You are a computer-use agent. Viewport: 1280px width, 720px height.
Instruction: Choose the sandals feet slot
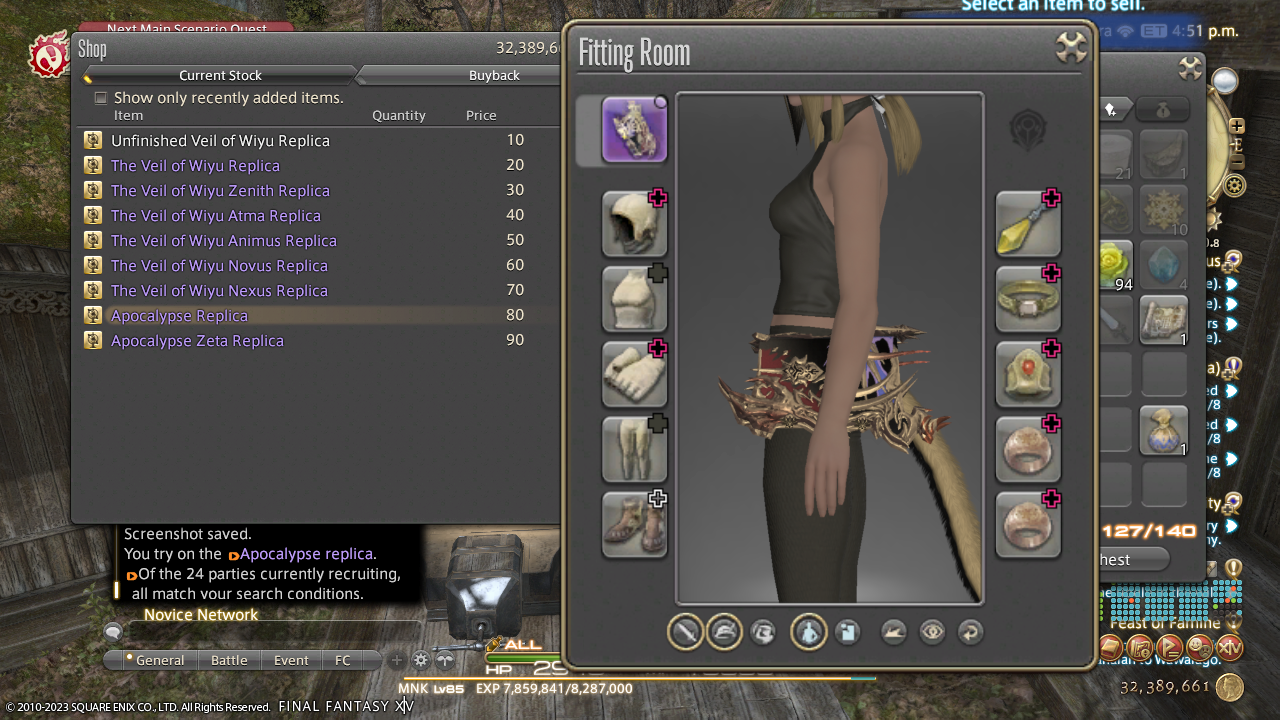point(634,523)
